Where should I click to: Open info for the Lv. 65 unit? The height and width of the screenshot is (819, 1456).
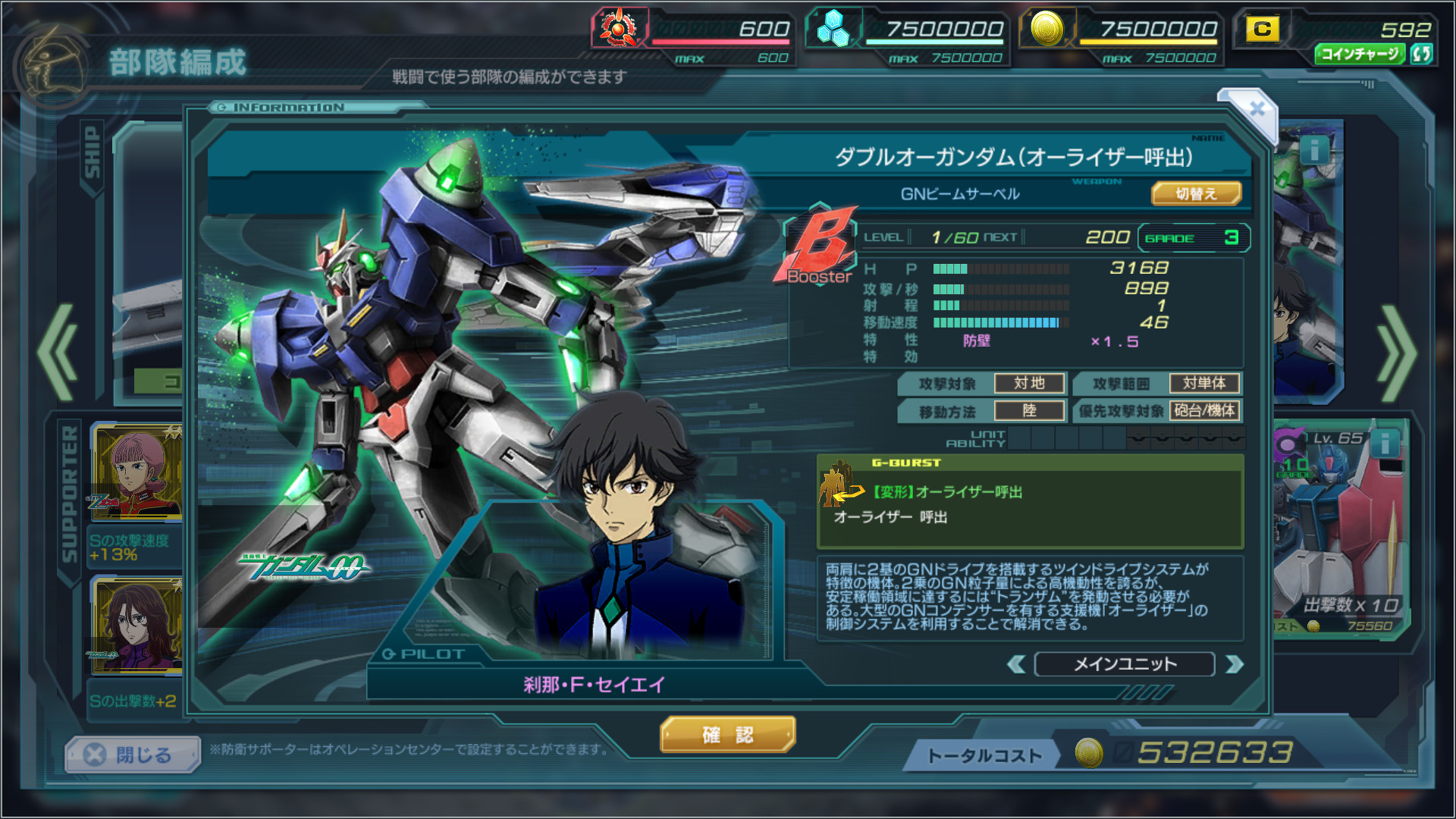point(1385,443)
